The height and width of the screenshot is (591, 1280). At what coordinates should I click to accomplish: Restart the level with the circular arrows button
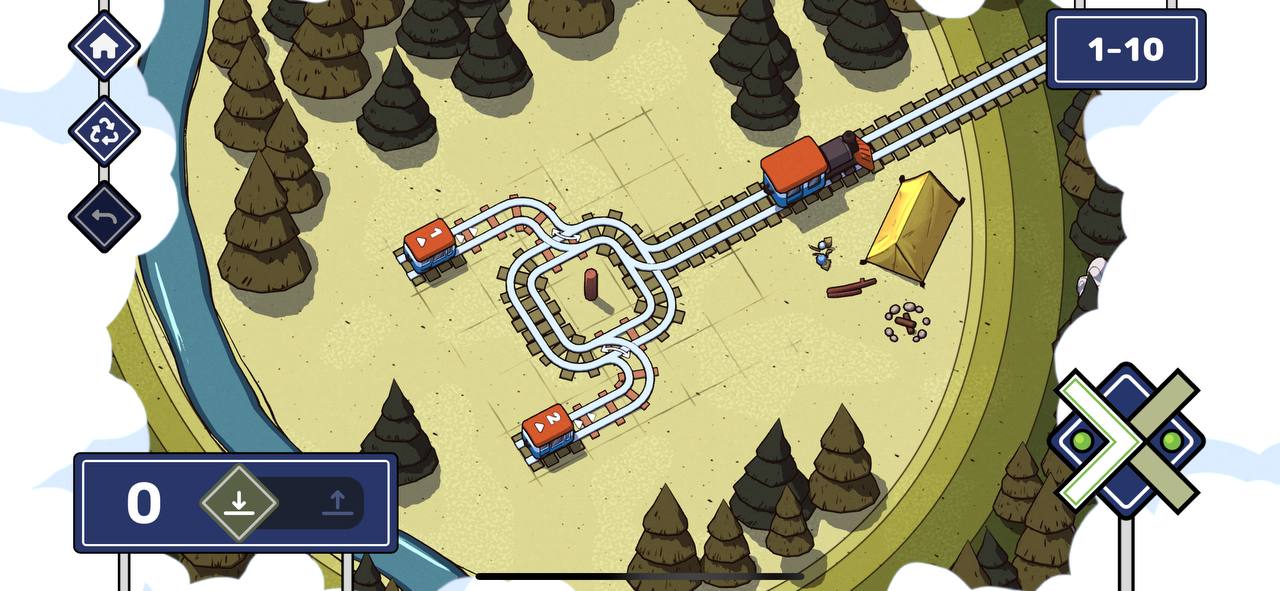pos(104,131)
